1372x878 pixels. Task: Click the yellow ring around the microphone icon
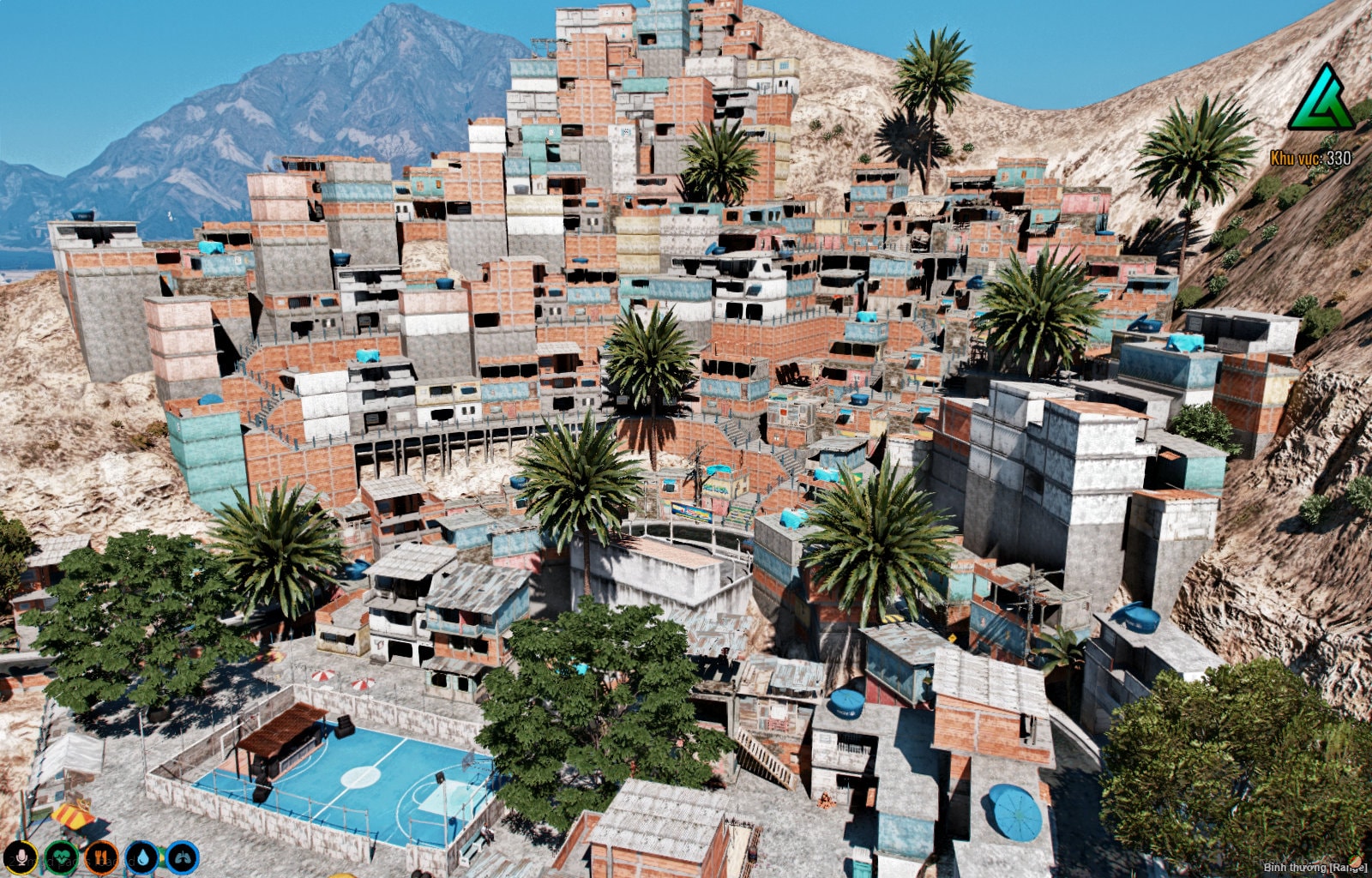(21, 844)
